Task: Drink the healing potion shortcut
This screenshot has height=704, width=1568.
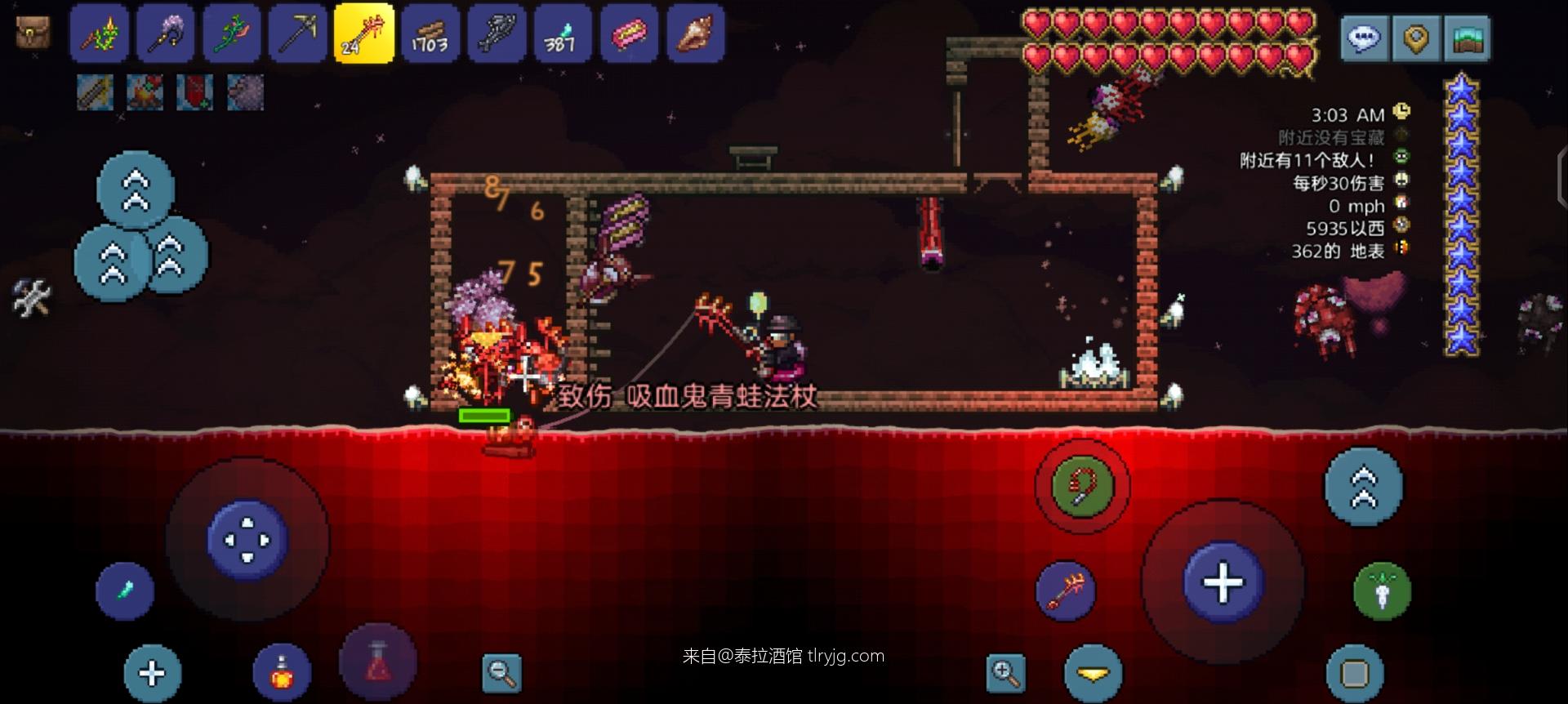Action: click(x=282, y=673)
